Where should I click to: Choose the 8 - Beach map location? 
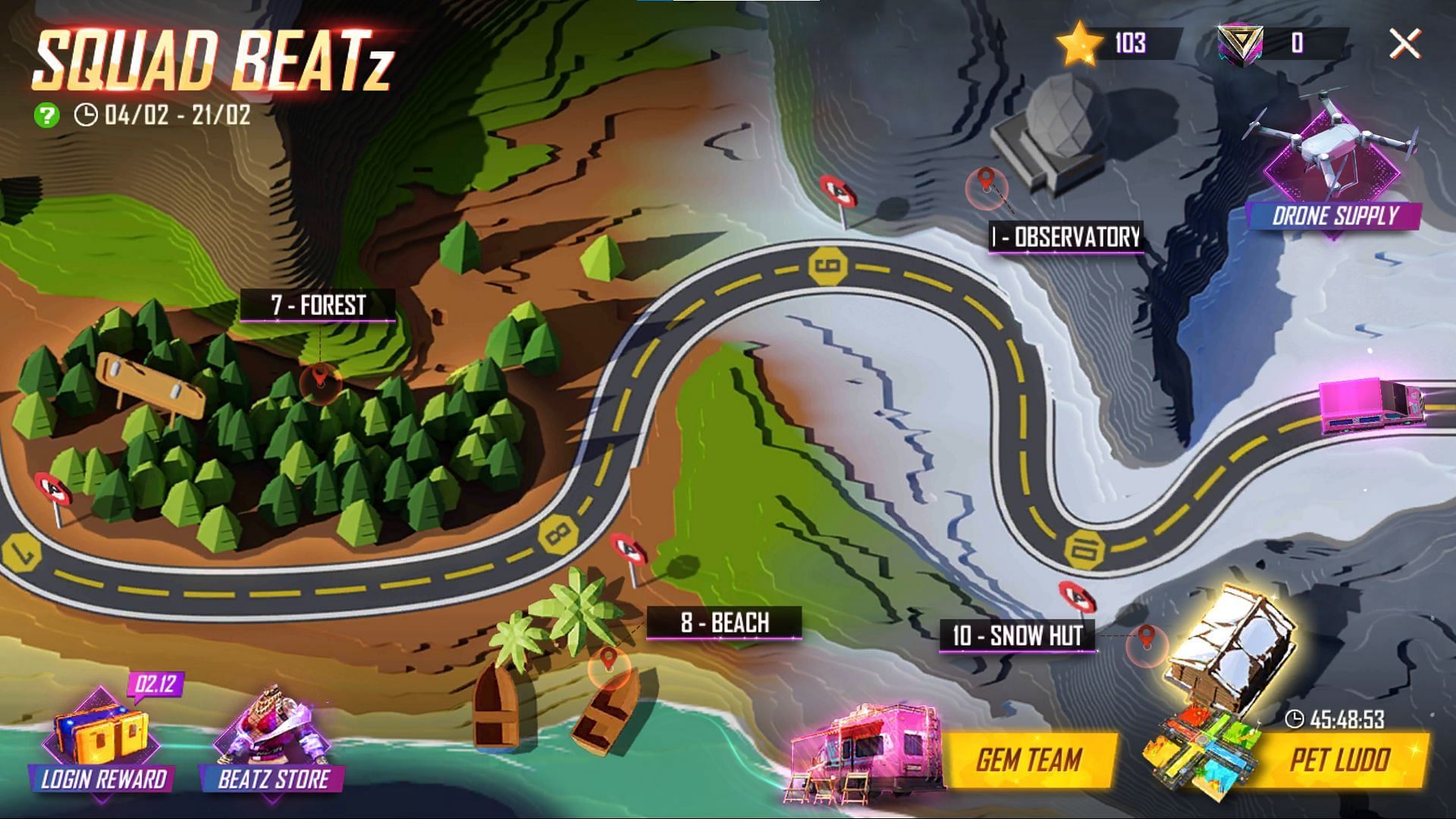pos(723,623)
